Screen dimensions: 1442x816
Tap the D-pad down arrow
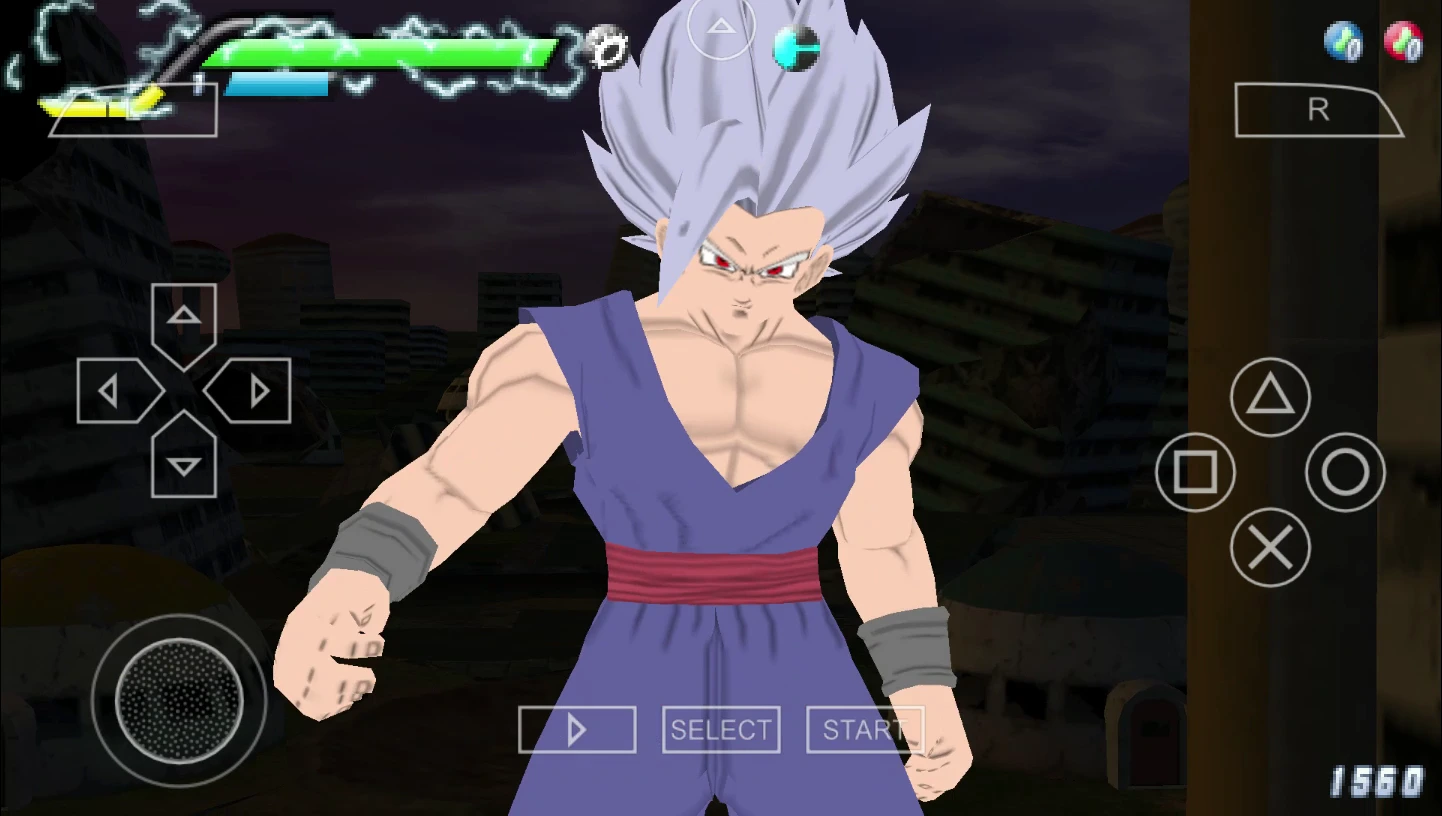184,463
